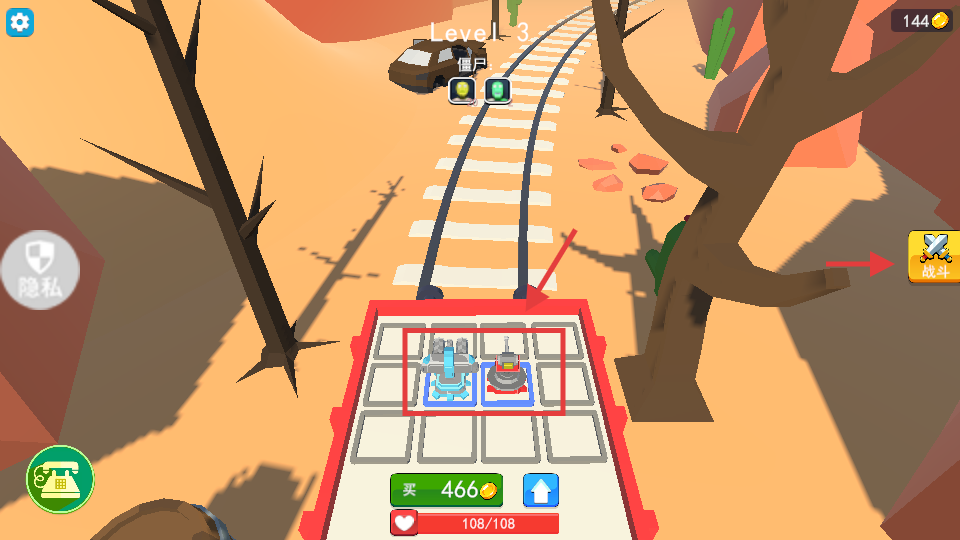Open the settings gear menu
Viewport: 960px width, 540px height.
[x=20, y=21]
